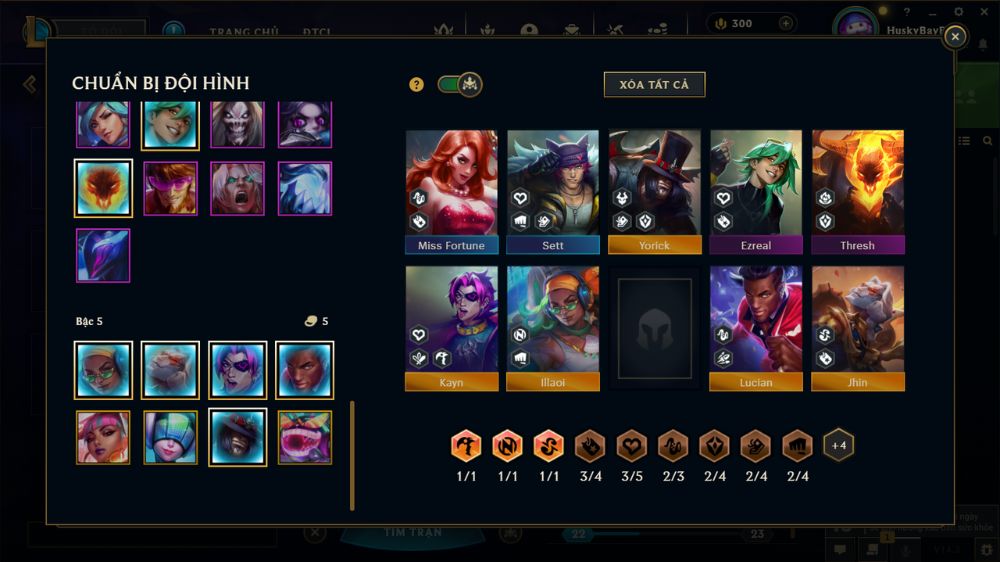The image size is (1000, 562).
Task: Close the team planner dialog
Action: 955,37
